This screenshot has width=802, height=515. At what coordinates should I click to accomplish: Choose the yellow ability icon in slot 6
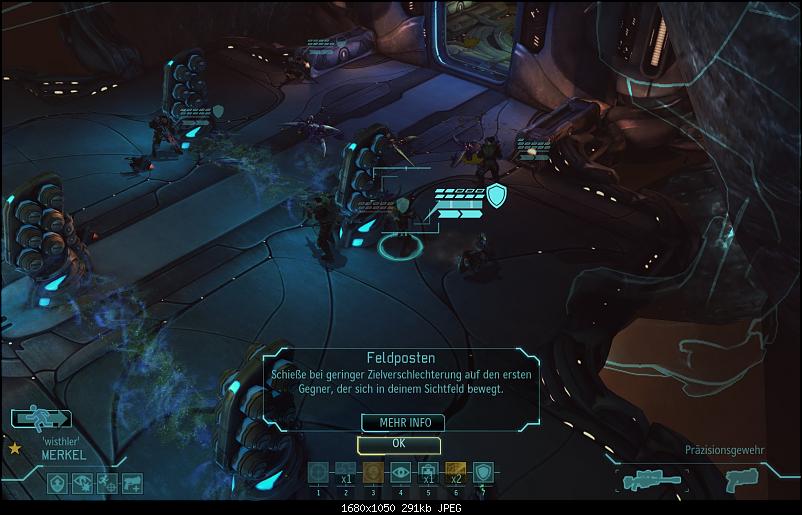point(455,473)
